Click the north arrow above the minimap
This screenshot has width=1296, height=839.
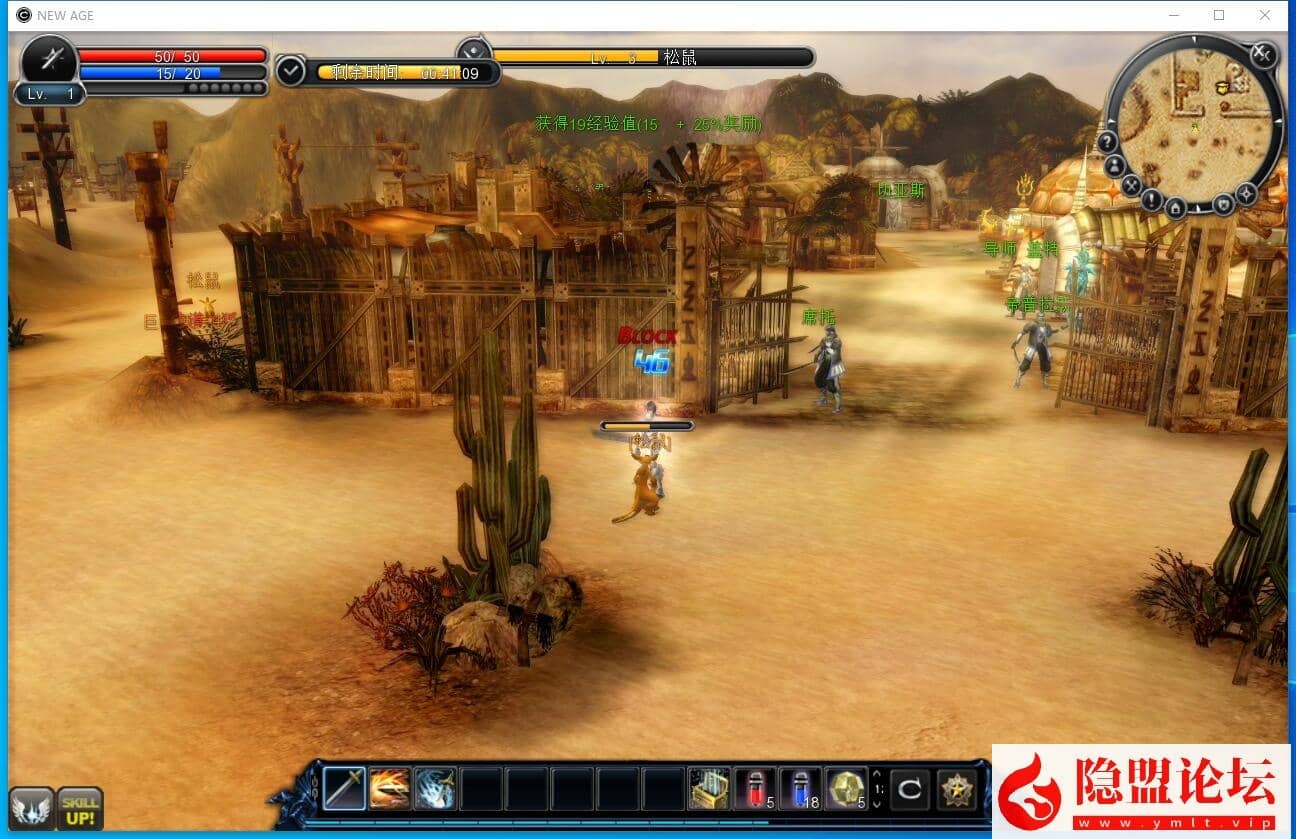[x=1194, y=41]
